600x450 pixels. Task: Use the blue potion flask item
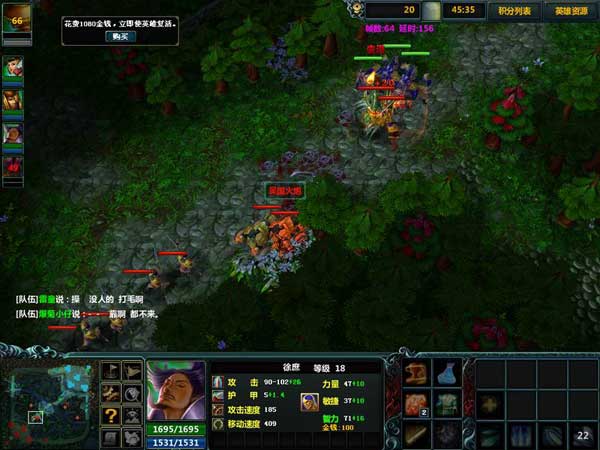coord(448,373)
